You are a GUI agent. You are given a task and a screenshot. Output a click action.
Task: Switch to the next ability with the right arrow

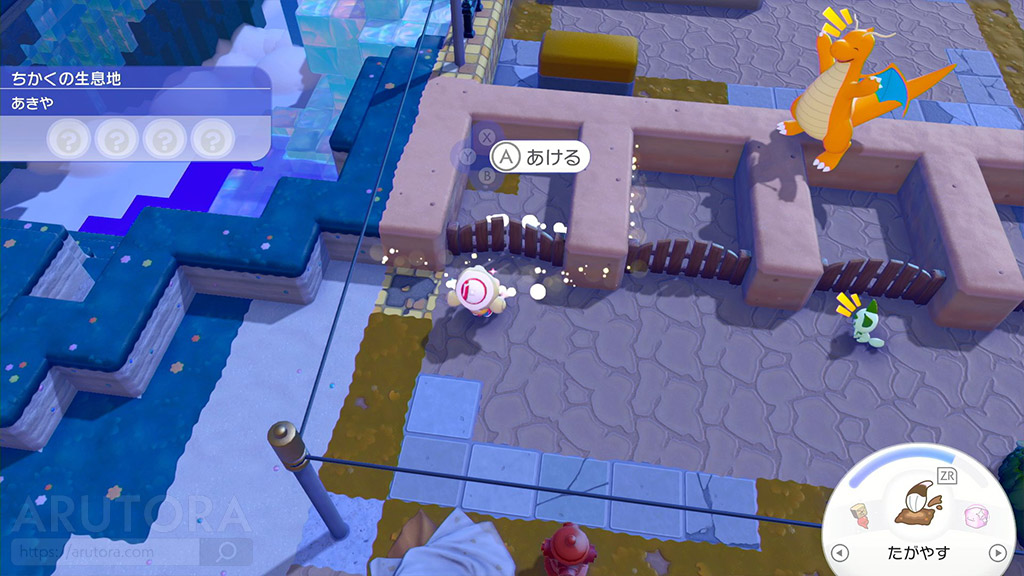coord(997,553)
